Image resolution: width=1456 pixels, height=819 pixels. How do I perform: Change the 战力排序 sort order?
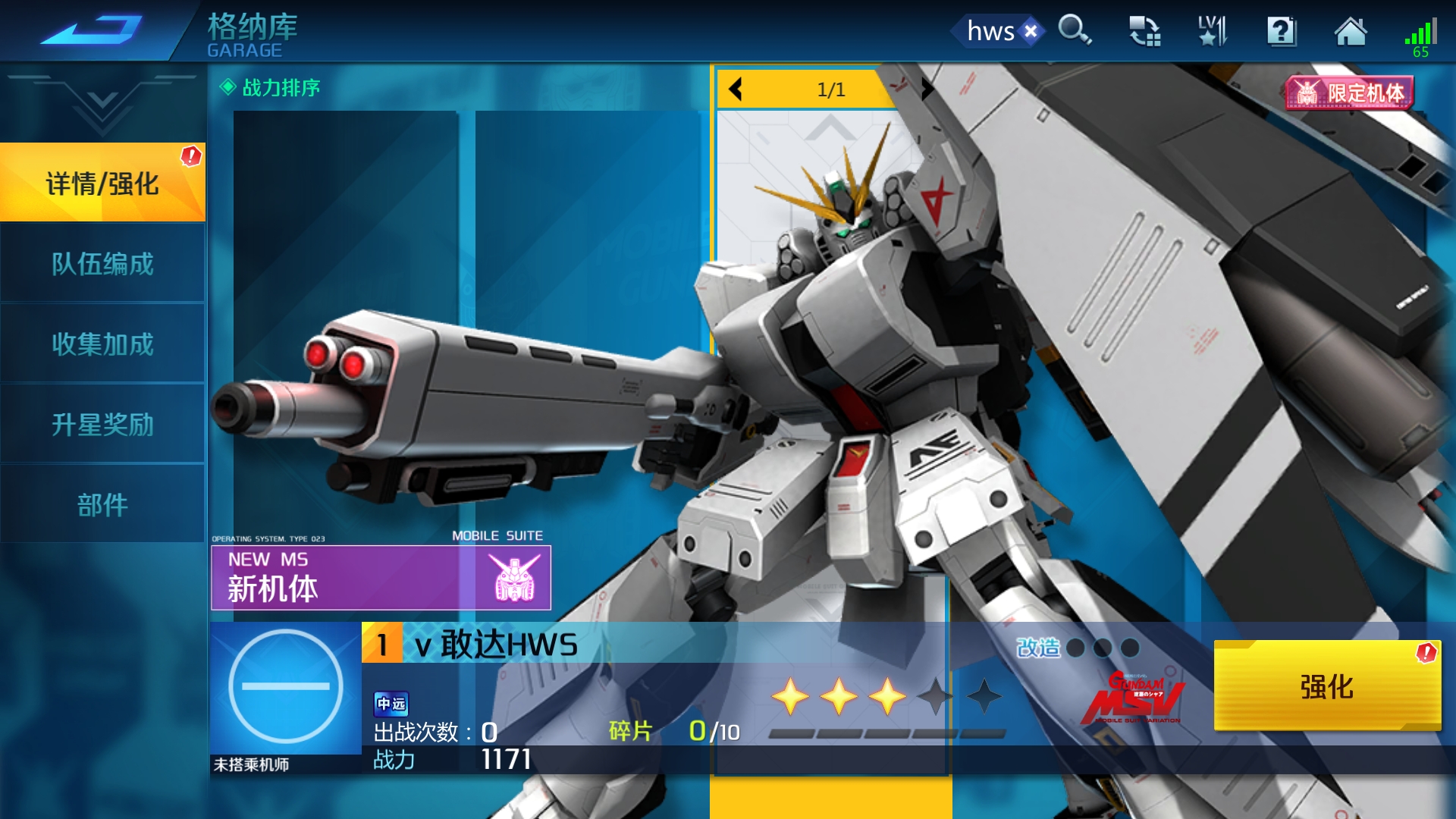pyautogui.click(x=271, y=88)
